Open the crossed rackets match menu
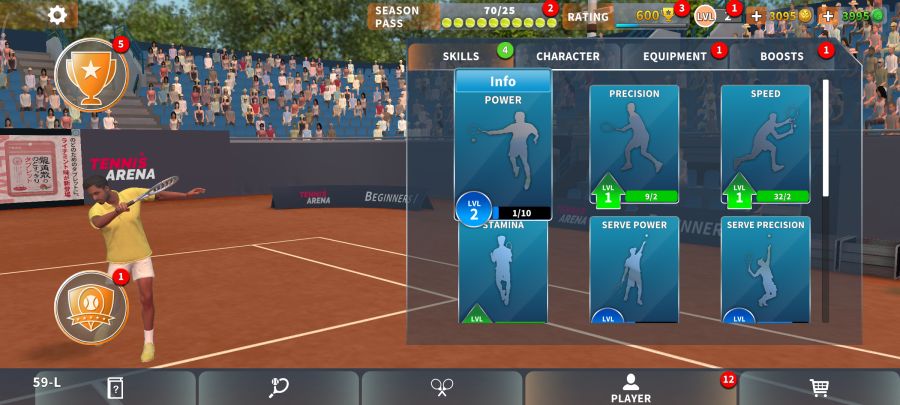The image size is (900, 405). tap(442, 388)
